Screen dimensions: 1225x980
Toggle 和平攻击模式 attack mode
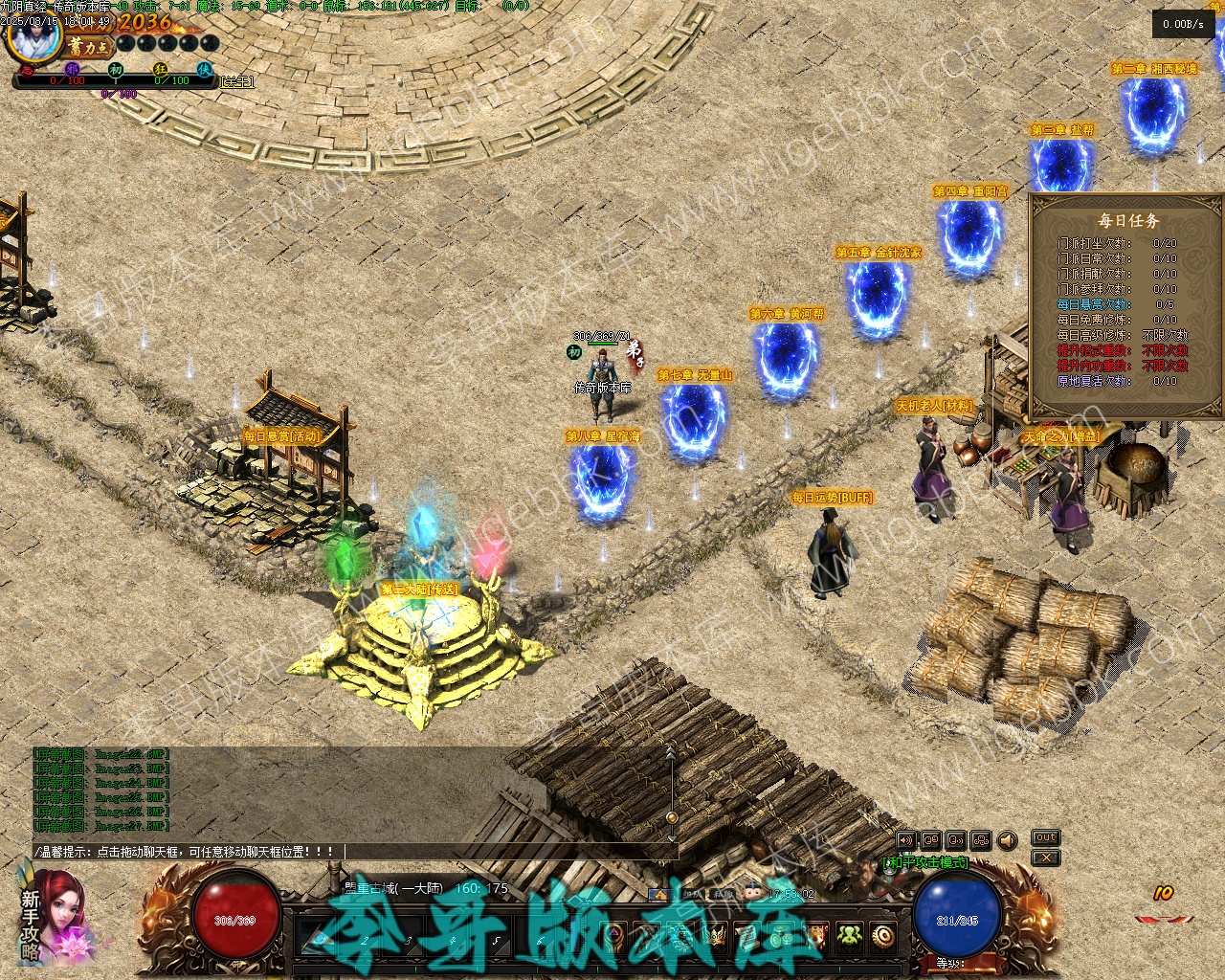(x=925, y=862)
